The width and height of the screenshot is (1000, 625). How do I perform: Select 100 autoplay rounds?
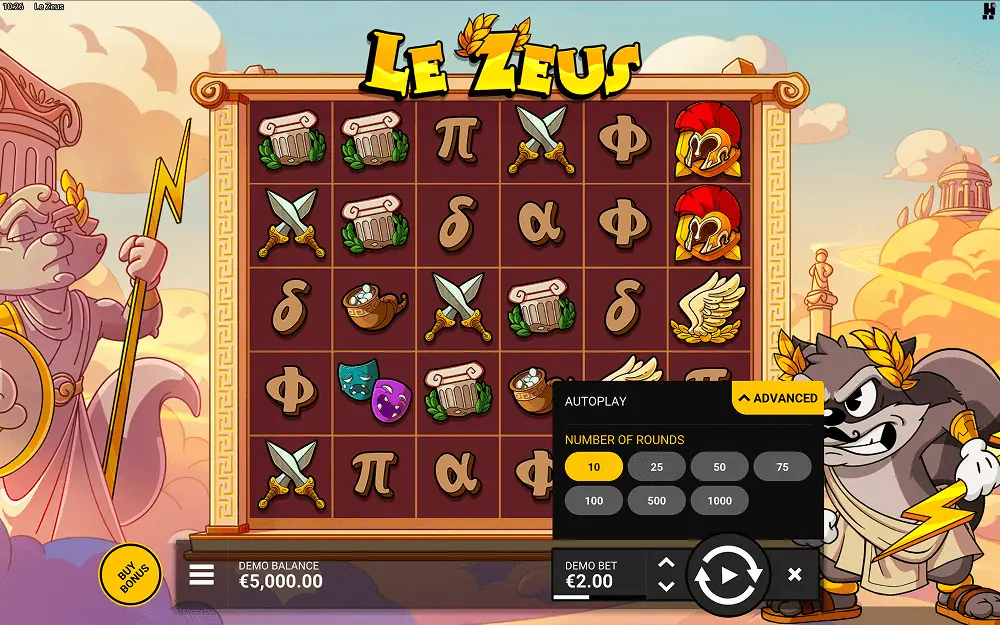click(x=594, y=501)
